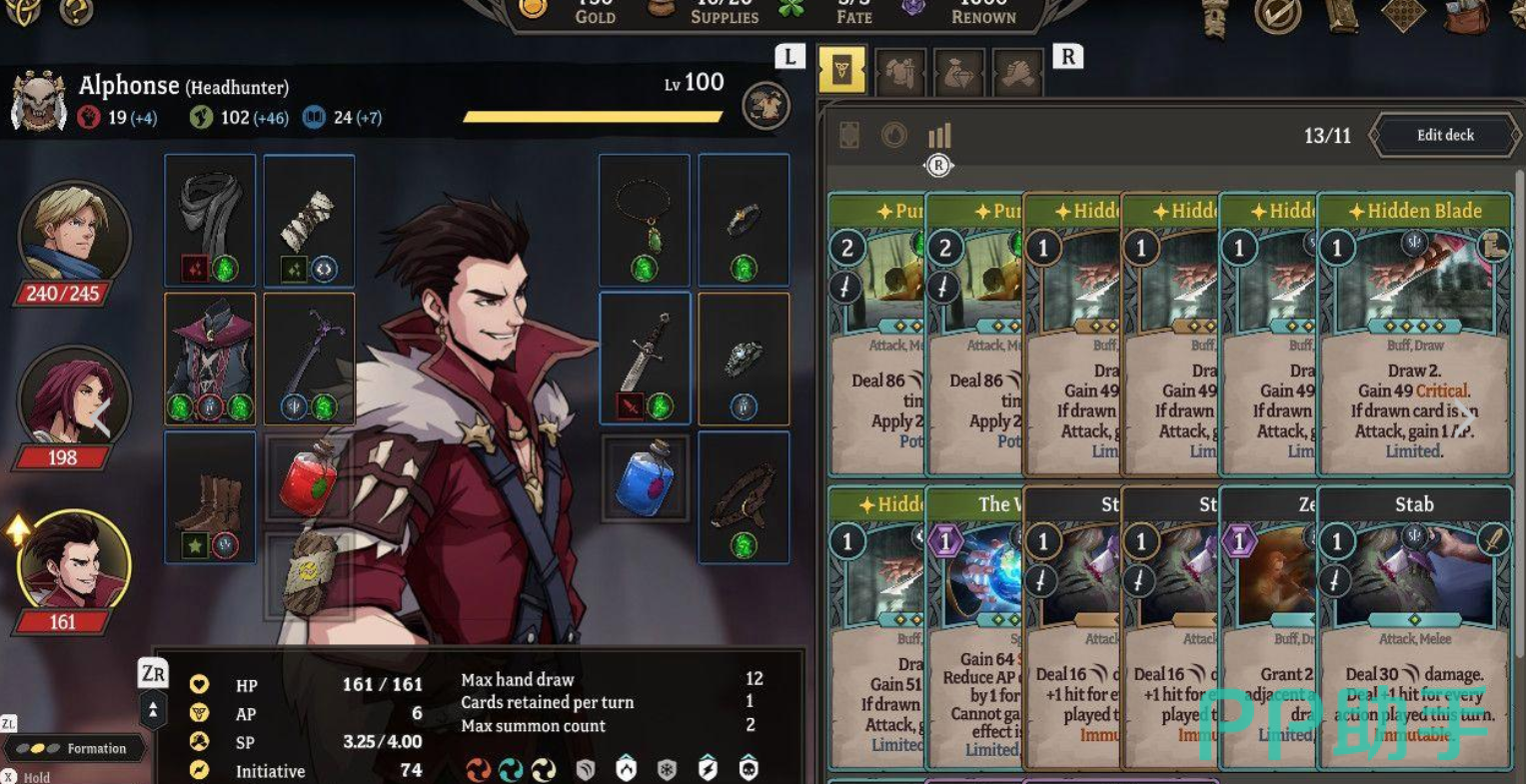This screenshot has width=1526, height=784.
Task: Select the brown boots equipment slot
Action: (x=210, y=496)
